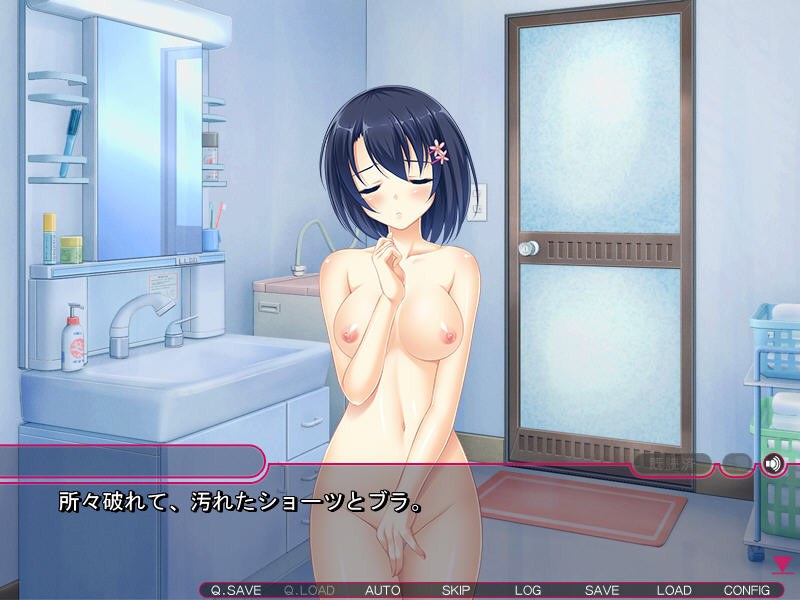Open the LOAD game menu

(675, 590)
